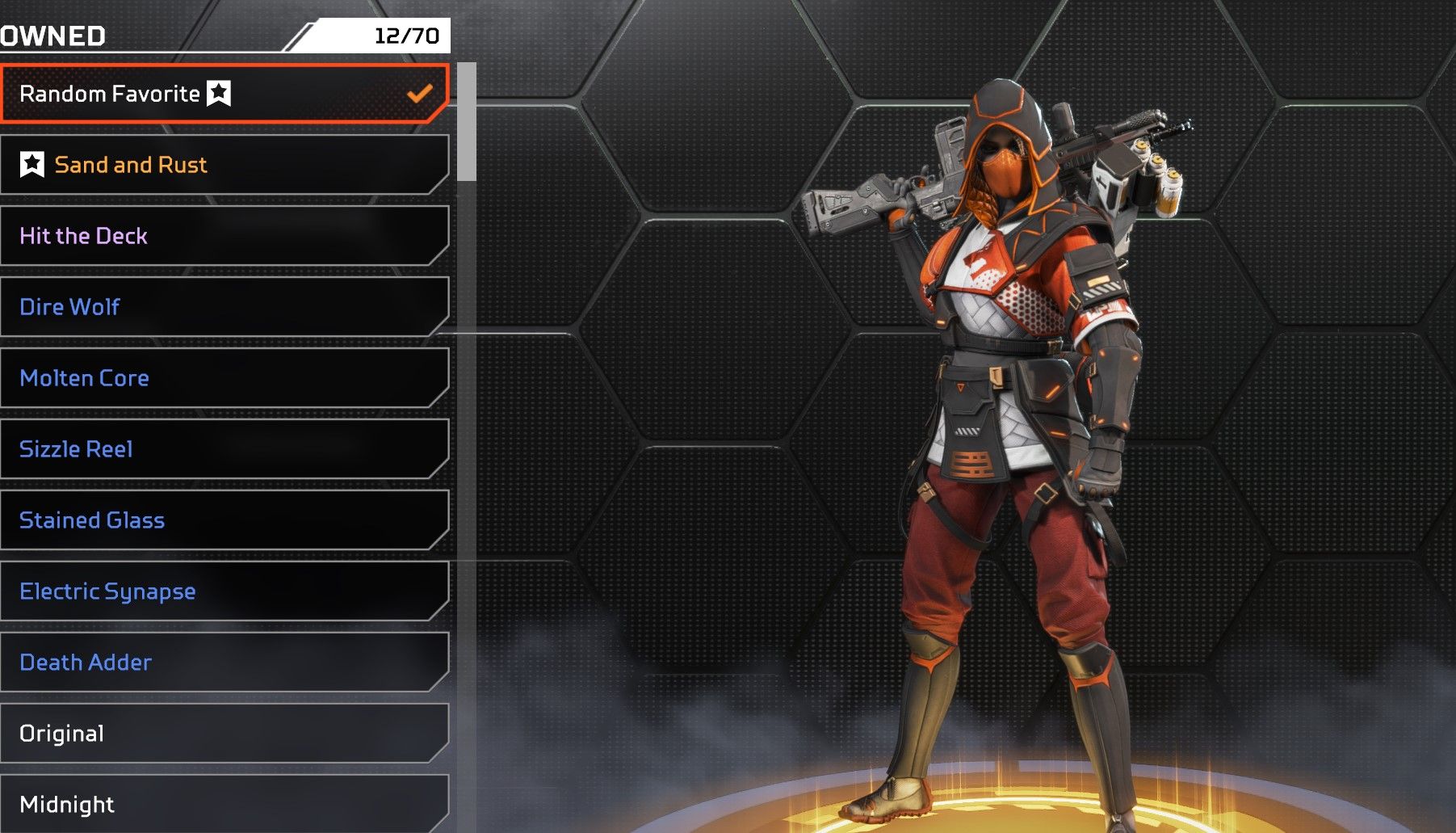Viewport: 1456px width, 833px height.
Task: Click the skin list scrollbar handle
Action: (466, 122)
